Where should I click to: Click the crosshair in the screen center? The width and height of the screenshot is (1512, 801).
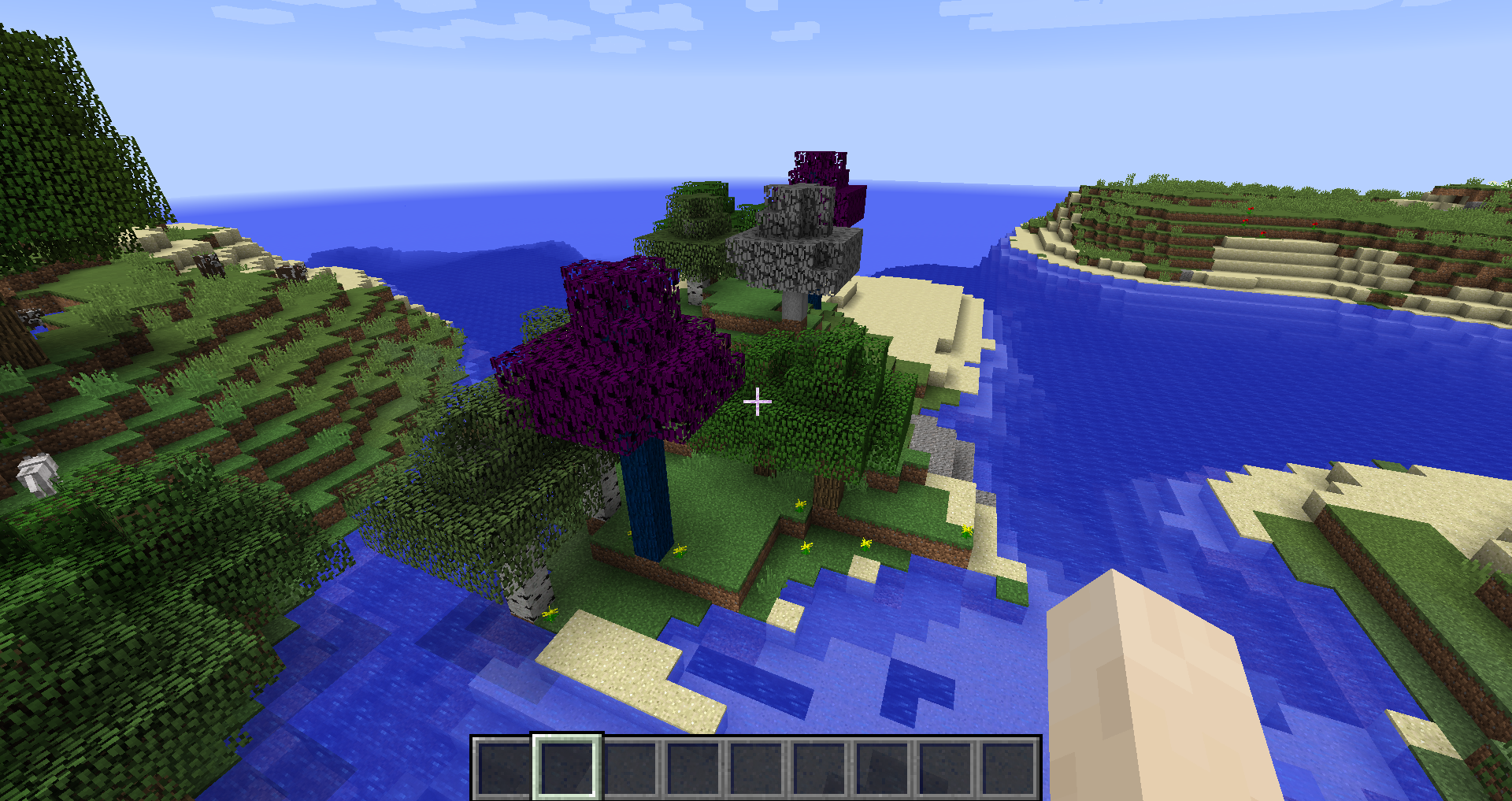point(756,402)
